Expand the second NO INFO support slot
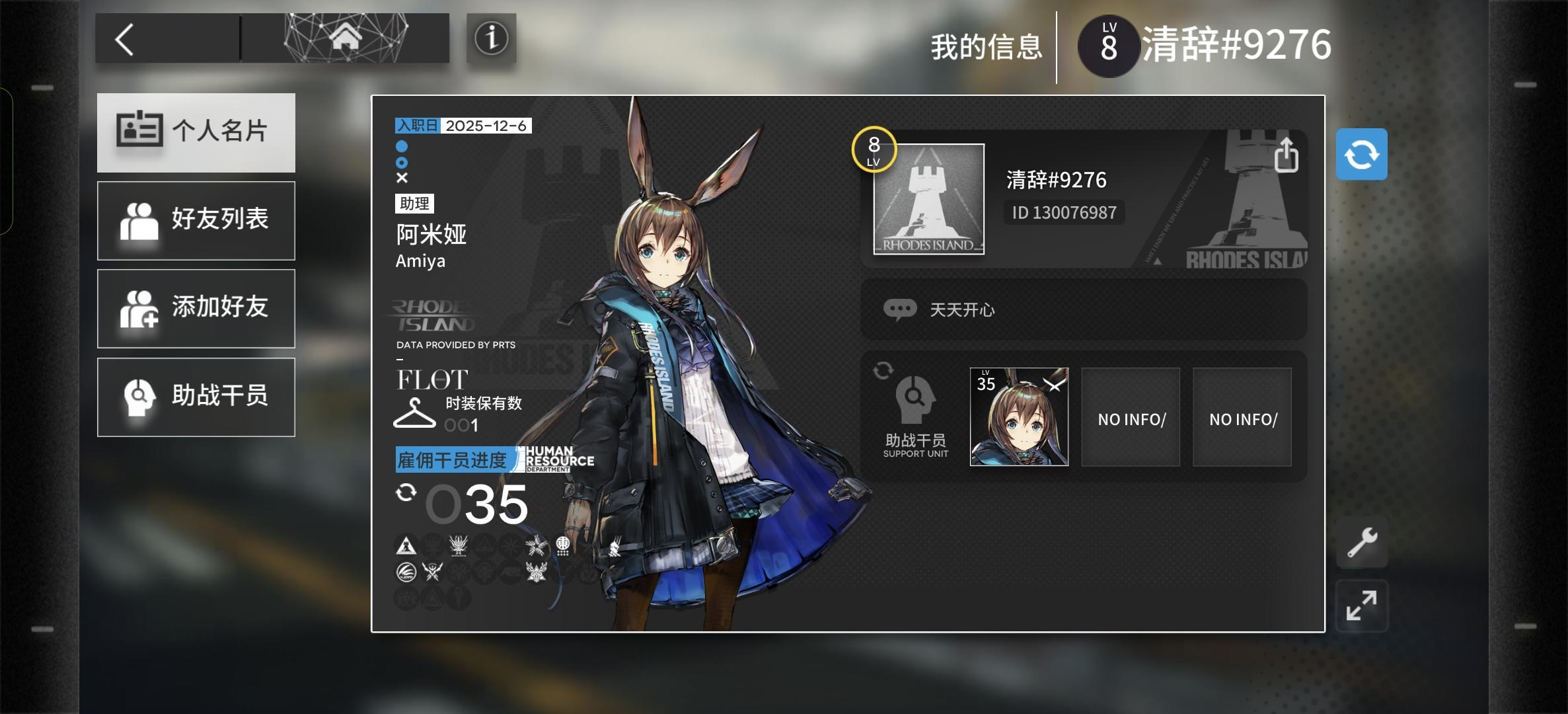The height and width of the screenshot is (714, 1568). (1242, 416)
